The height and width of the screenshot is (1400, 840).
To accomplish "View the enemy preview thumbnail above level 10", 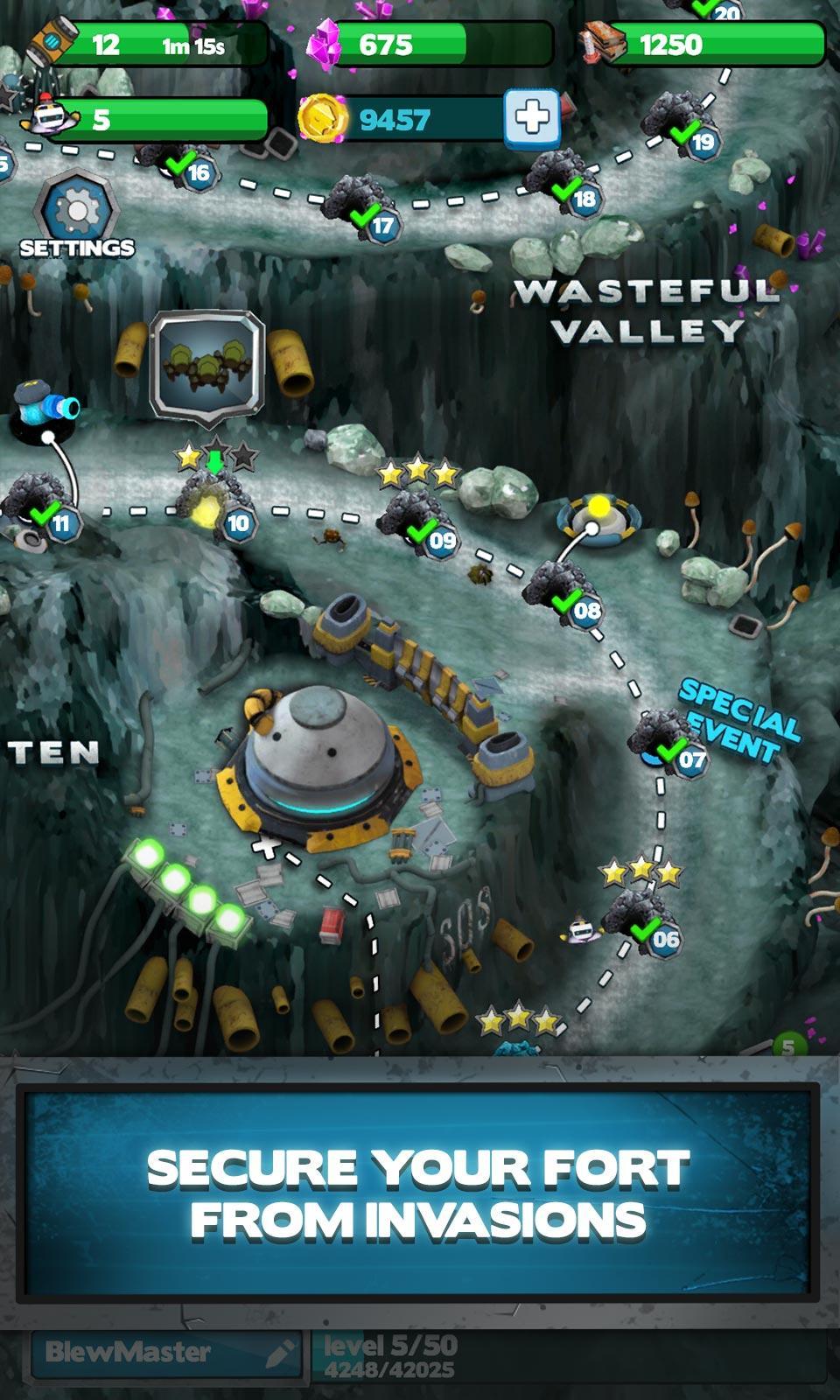I will pos(207,363).
